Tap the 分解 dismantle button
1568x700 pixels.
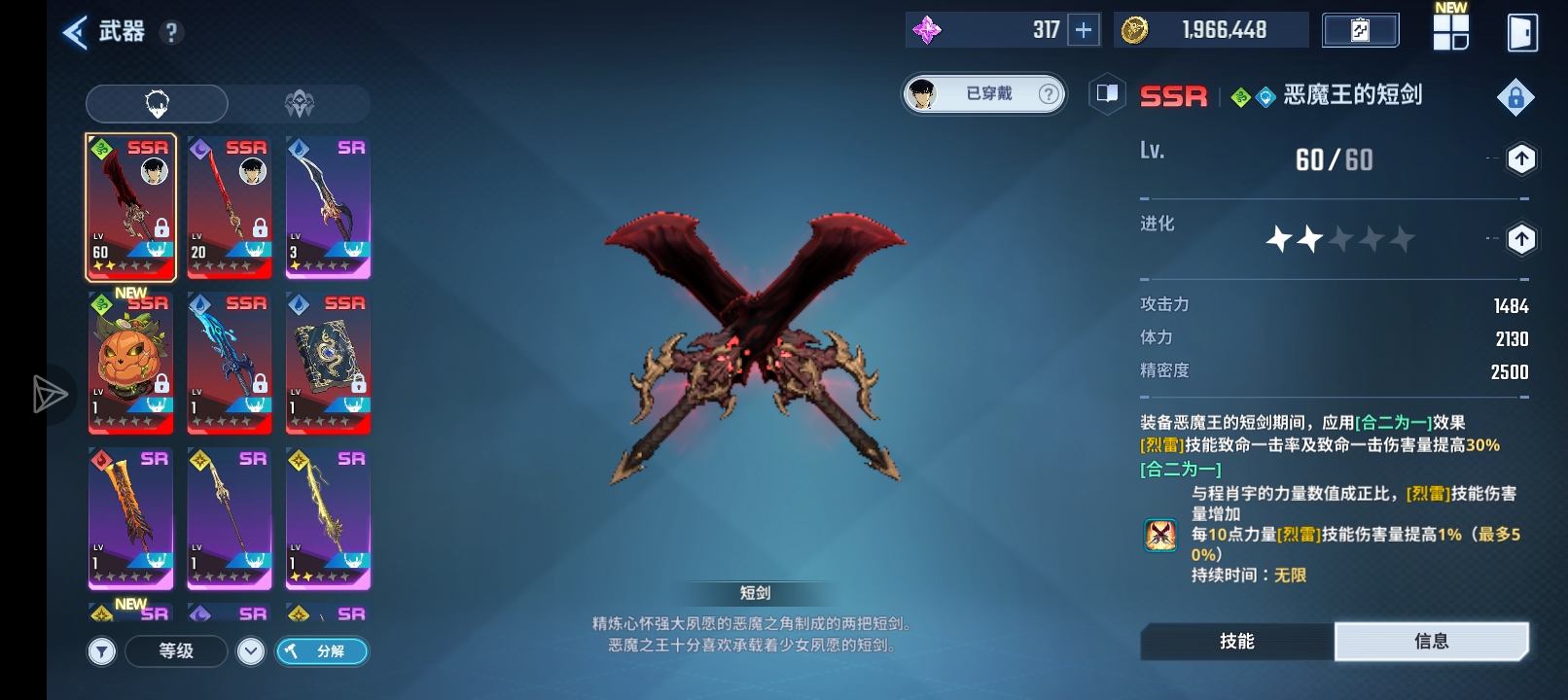pos(322,651)
